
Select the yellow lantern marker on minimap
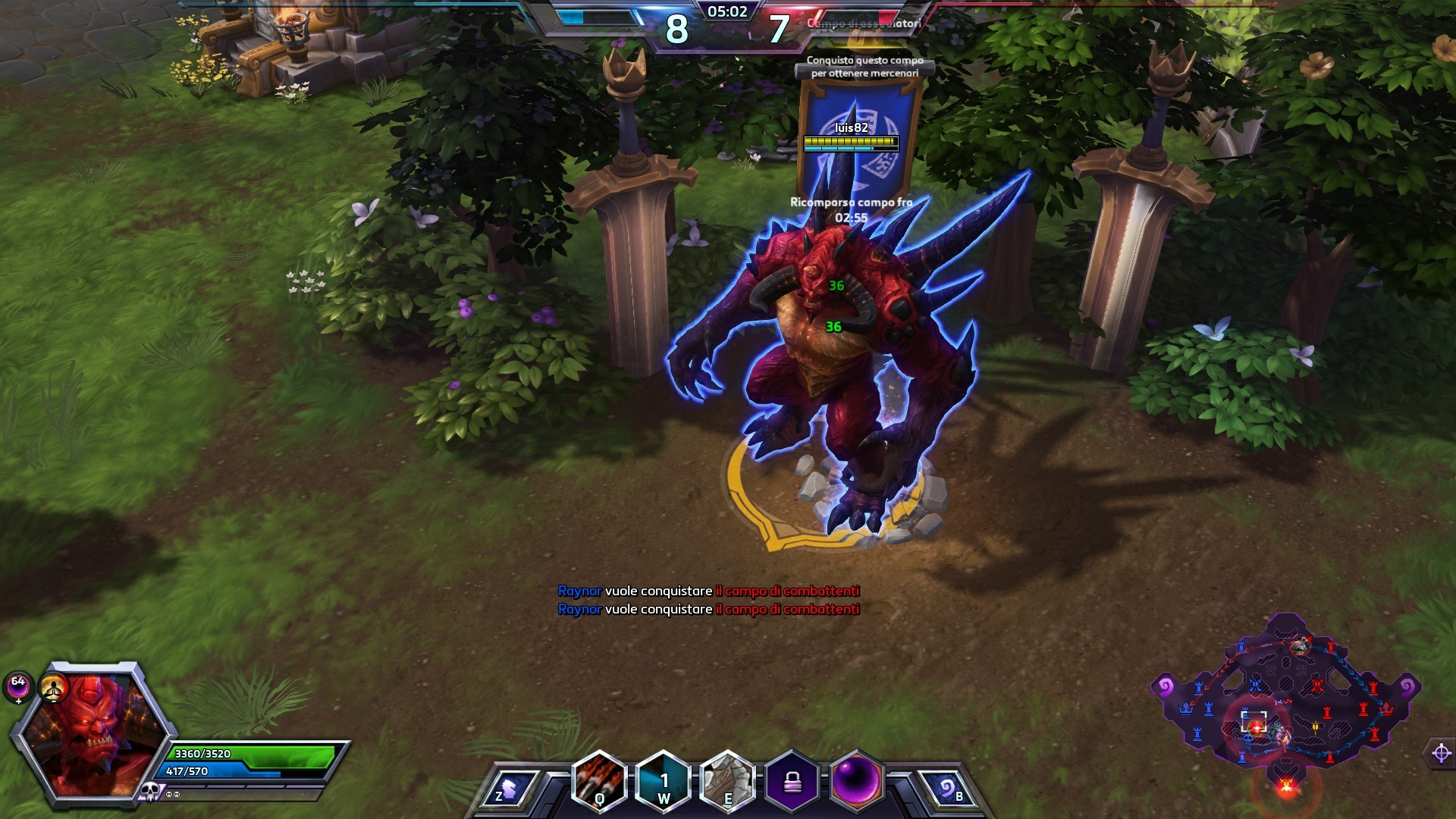click(1316, 726)
